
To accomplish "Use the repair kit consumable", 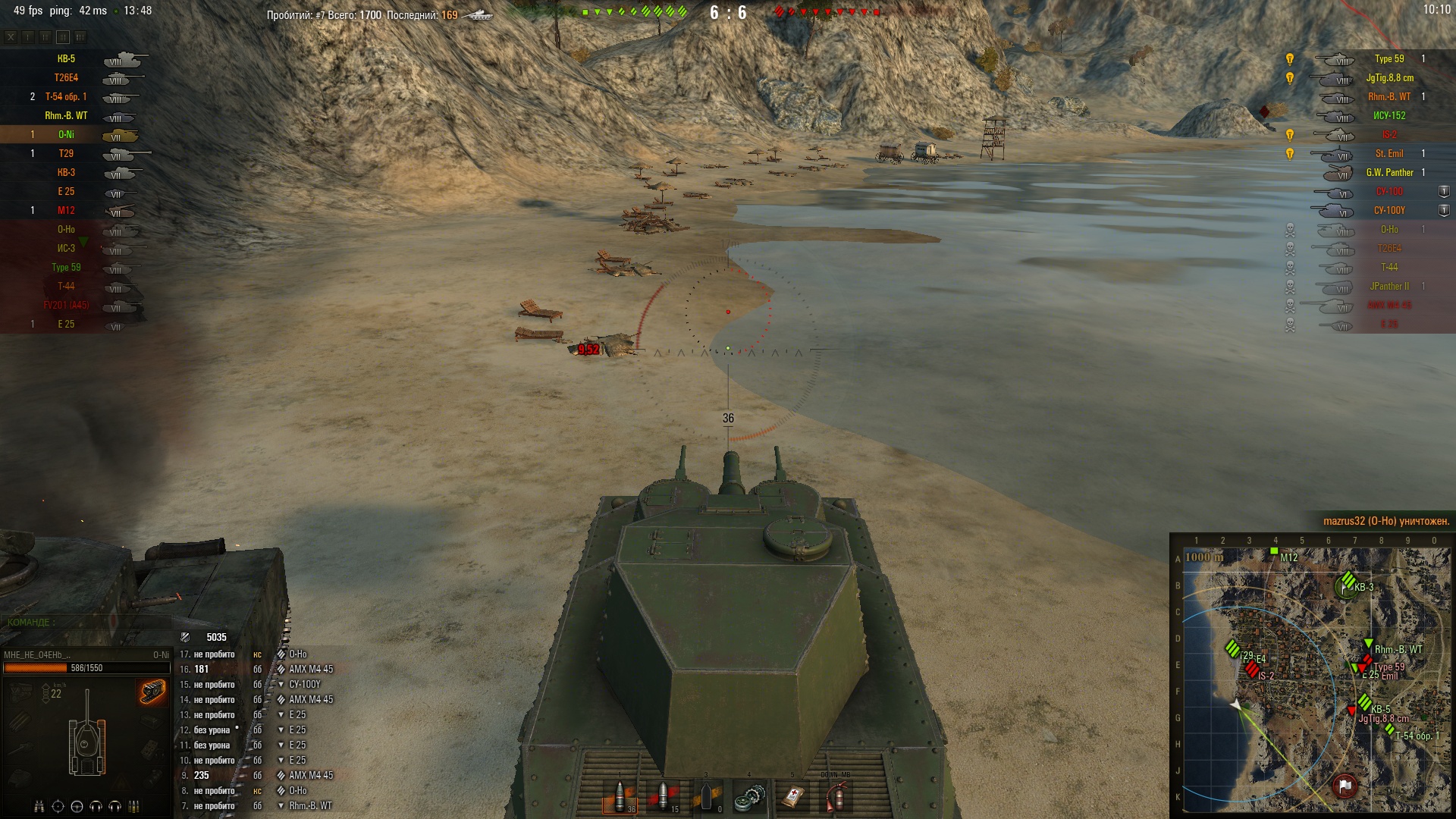I will point(749,798).
